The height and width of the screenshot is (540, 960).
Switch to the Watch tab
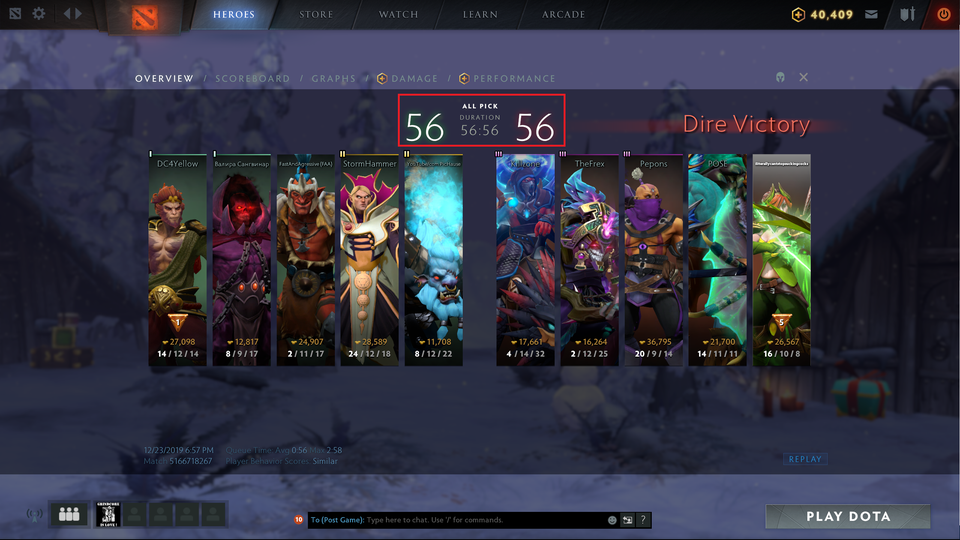(399, 15)
